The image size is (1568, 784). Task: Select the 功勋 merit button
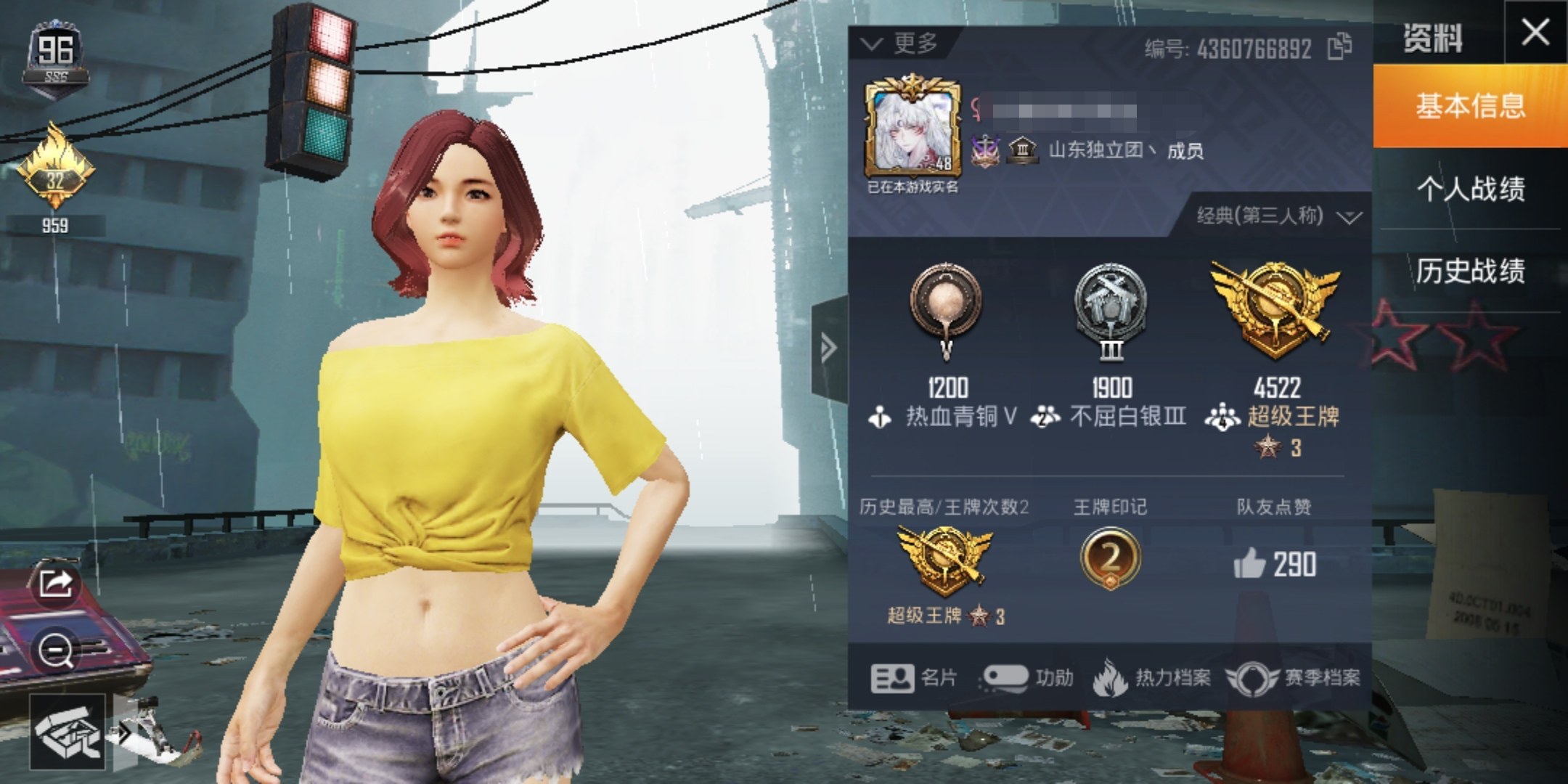pos(1026,678)
